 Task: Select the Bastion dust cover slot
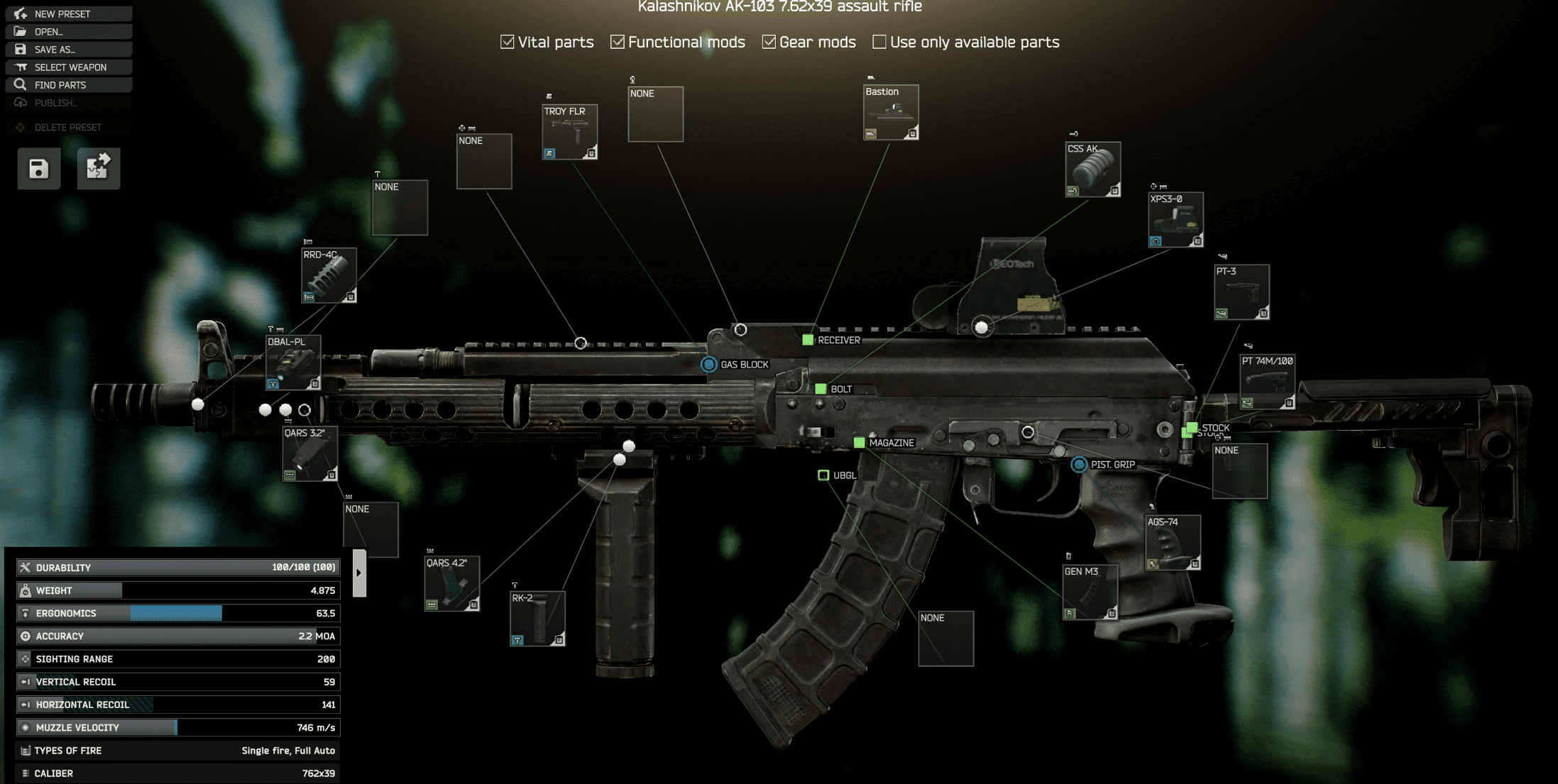pyautogui.click(x=891, y=112)
